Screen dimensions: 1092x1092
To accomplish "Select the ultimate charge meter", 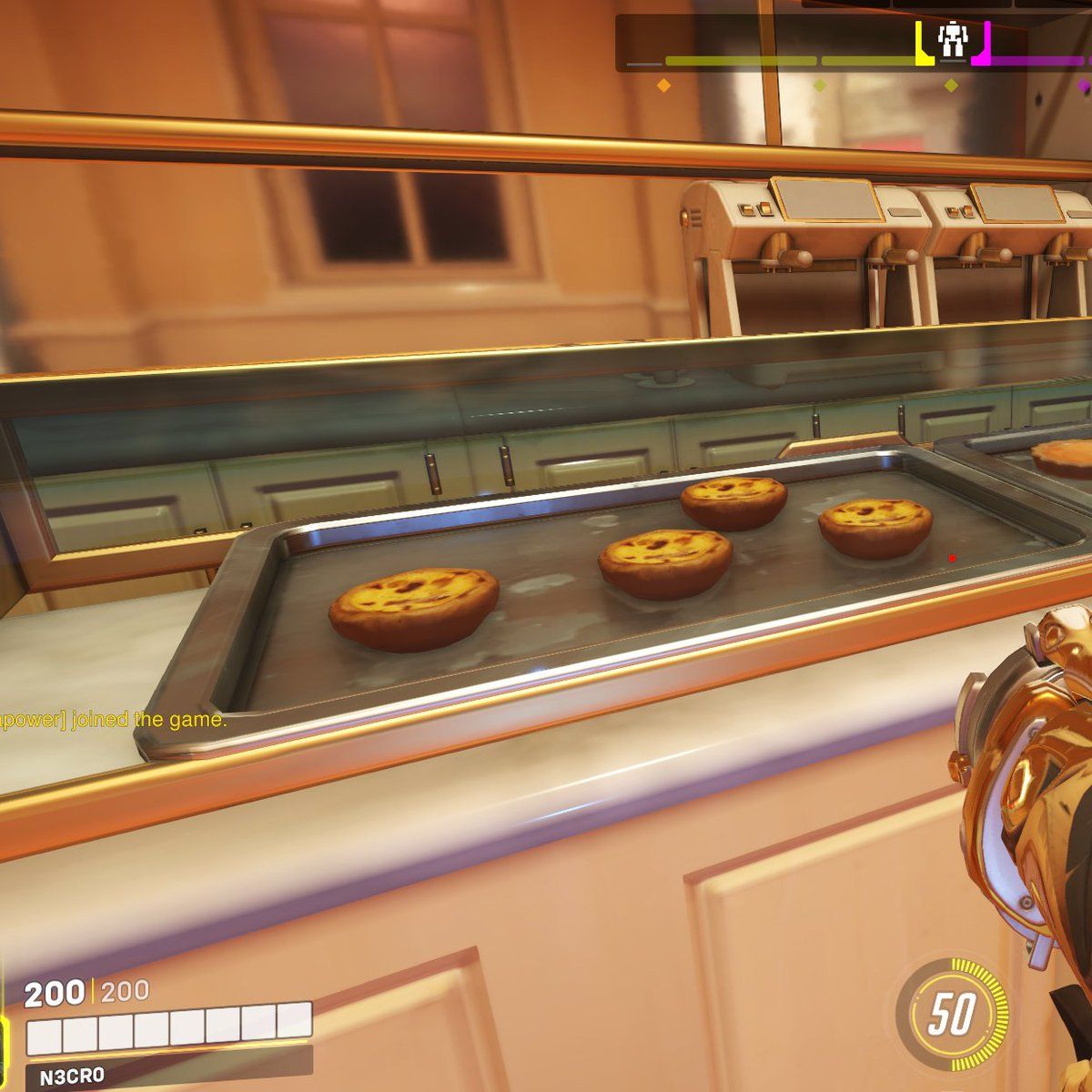I will tap(952, 1014).
